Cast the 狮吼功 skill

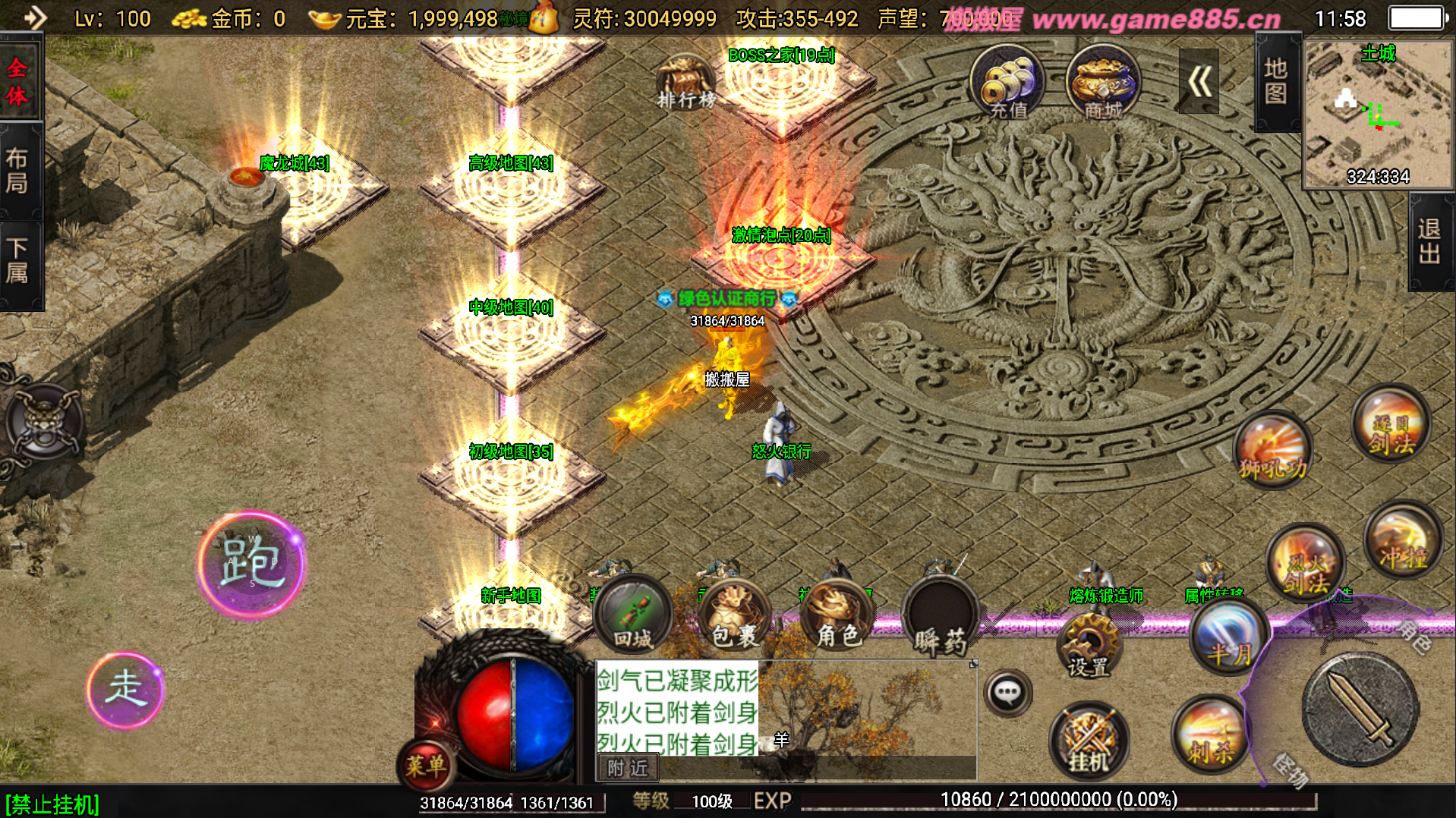[1273, 449]
